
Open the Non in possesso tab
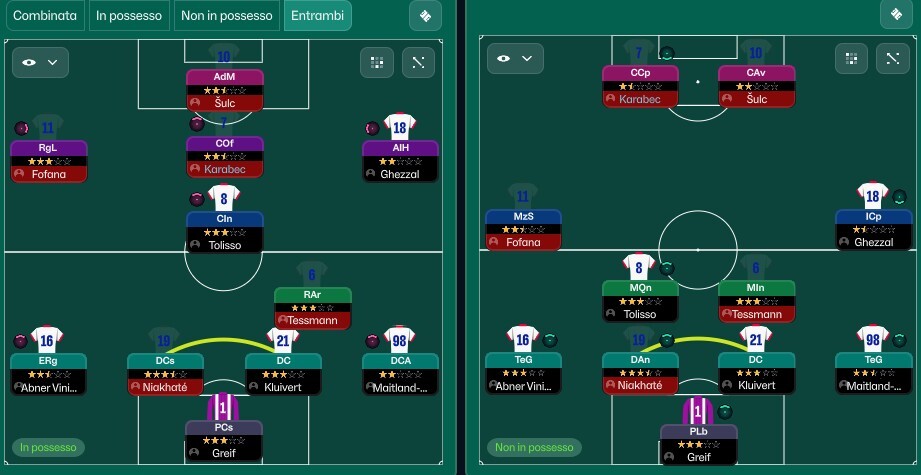coord(227,16)
